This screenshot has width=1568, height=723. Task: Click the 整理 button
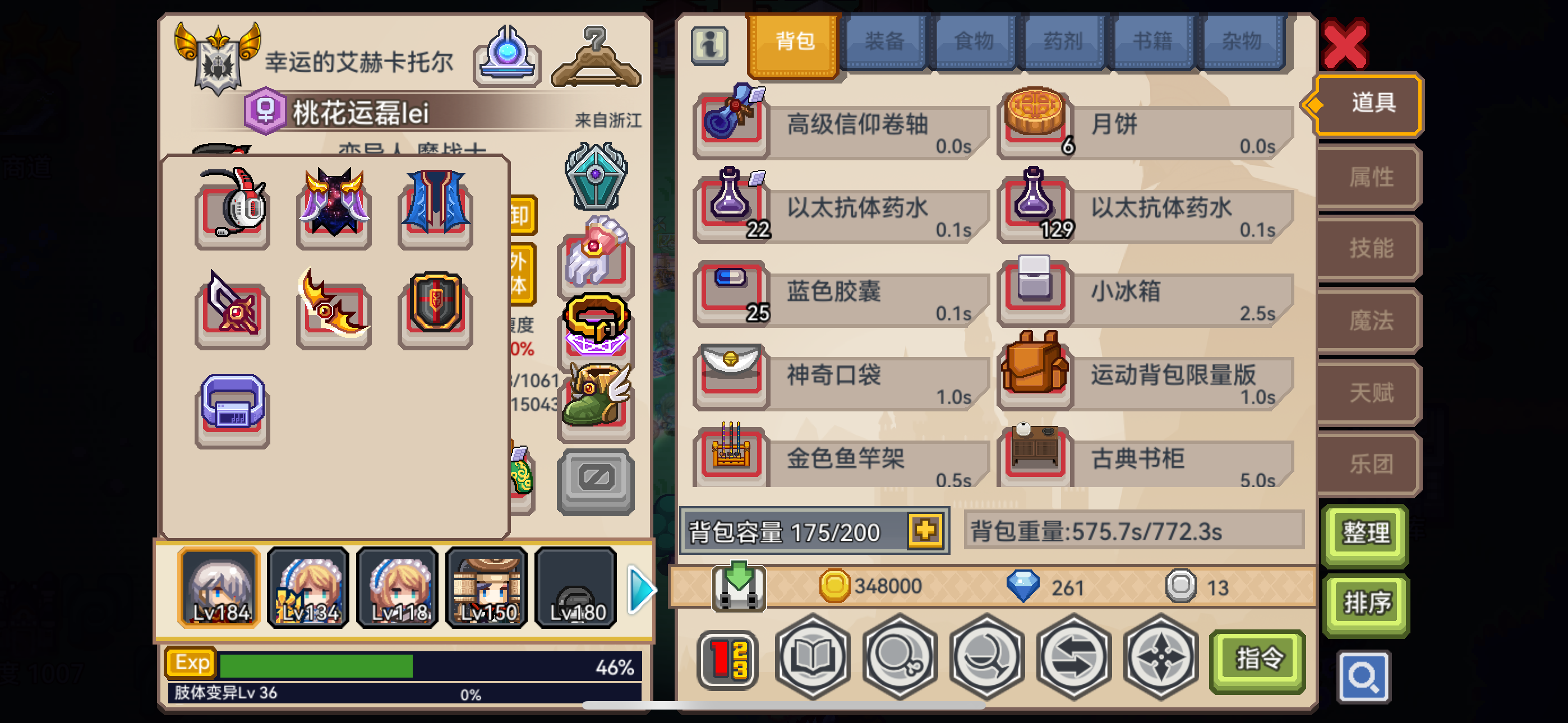(x=1366, y=534)
